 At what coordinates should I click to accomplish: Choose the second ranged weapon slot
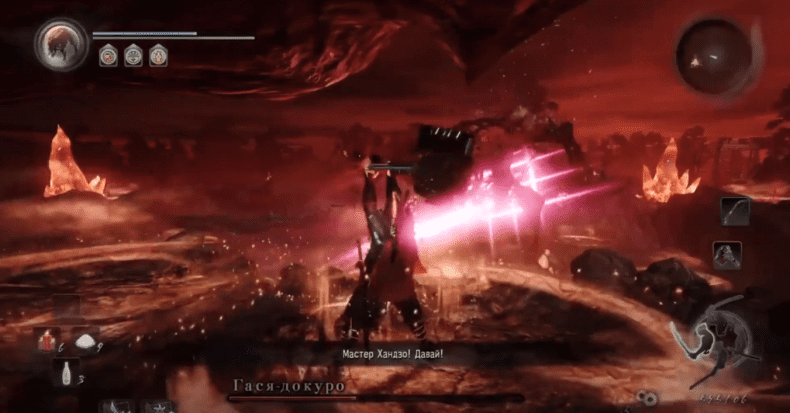pos(727,255)
